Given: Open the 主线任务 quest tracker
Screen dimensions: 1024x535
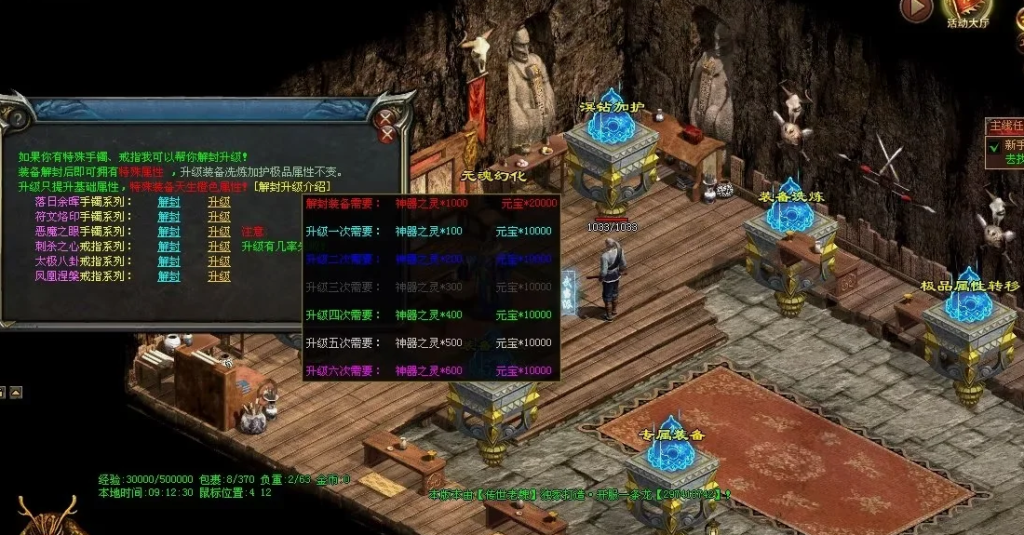Looking at the screenshot, I should 1004,126.
